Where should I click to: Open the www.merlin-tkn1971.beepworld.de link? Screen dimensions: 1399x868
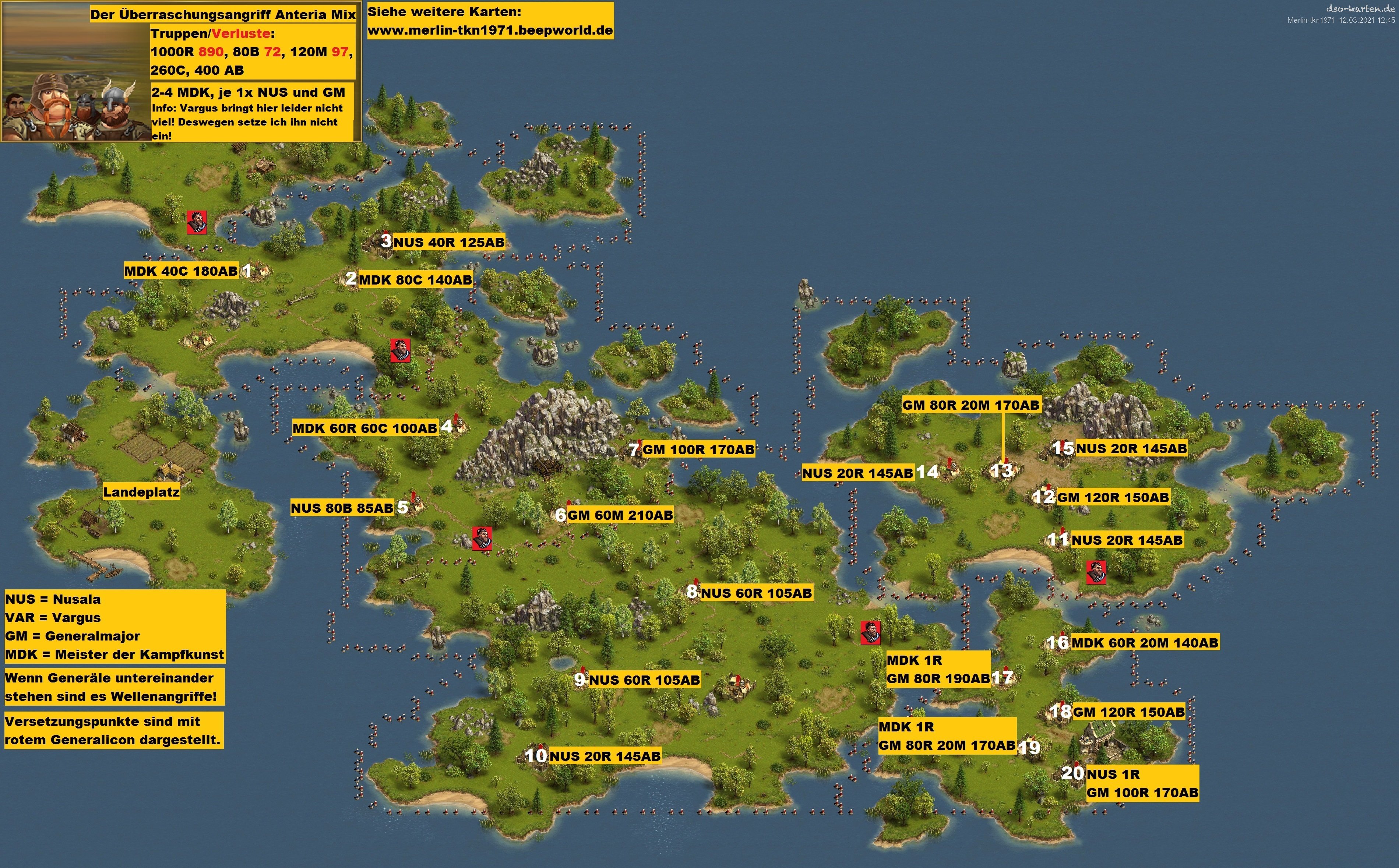[490, 30]
